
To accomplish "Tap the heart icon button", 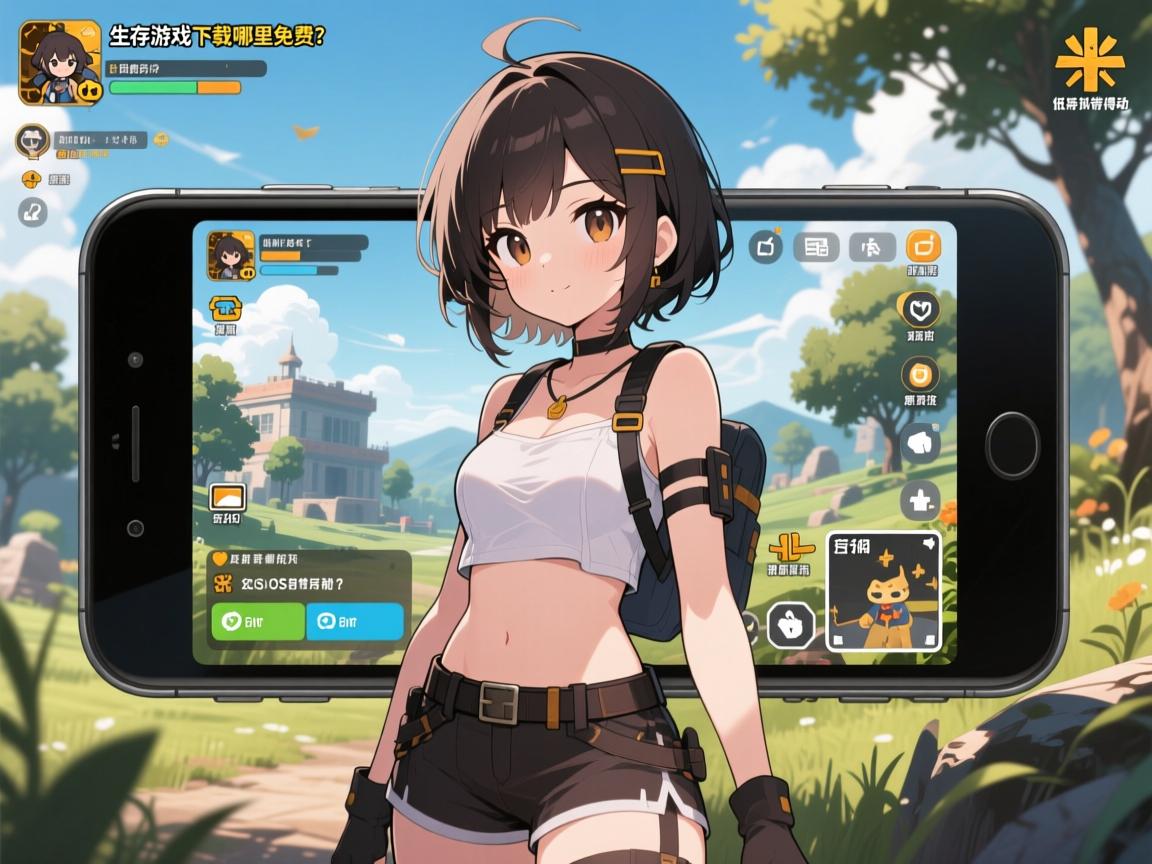I will (x=920, y=310).
